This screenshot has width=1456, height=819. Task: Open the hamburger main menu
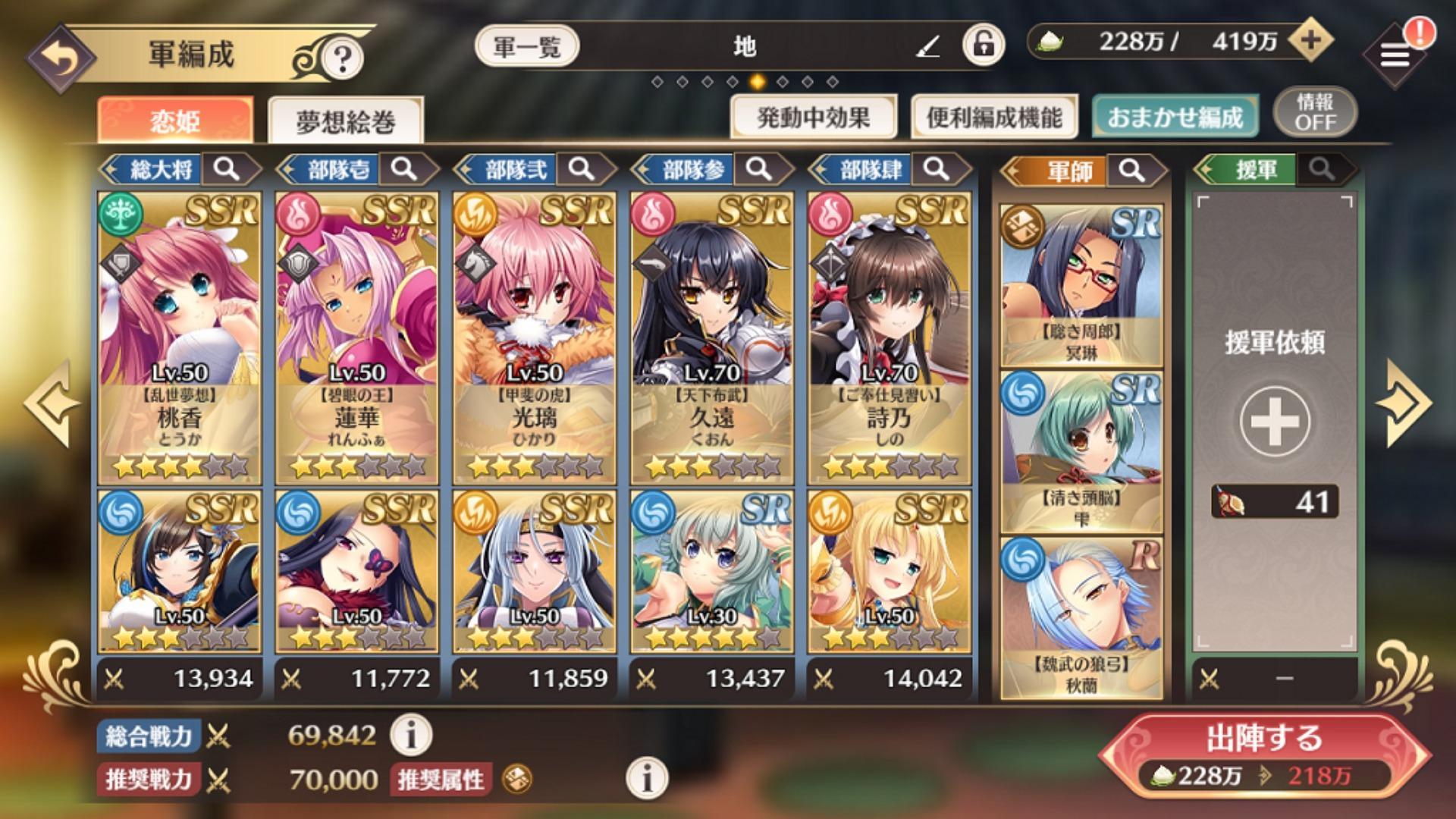click(x=1394, y=55)
